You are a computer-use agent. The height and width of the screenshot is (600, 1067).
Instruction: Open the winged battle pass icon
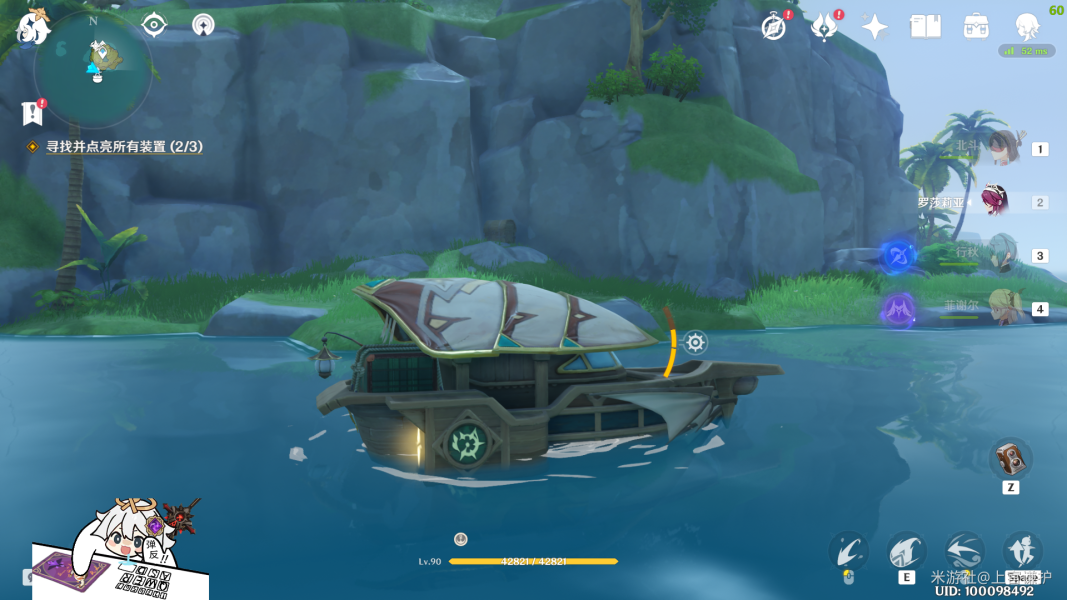[x=824, y=27]
